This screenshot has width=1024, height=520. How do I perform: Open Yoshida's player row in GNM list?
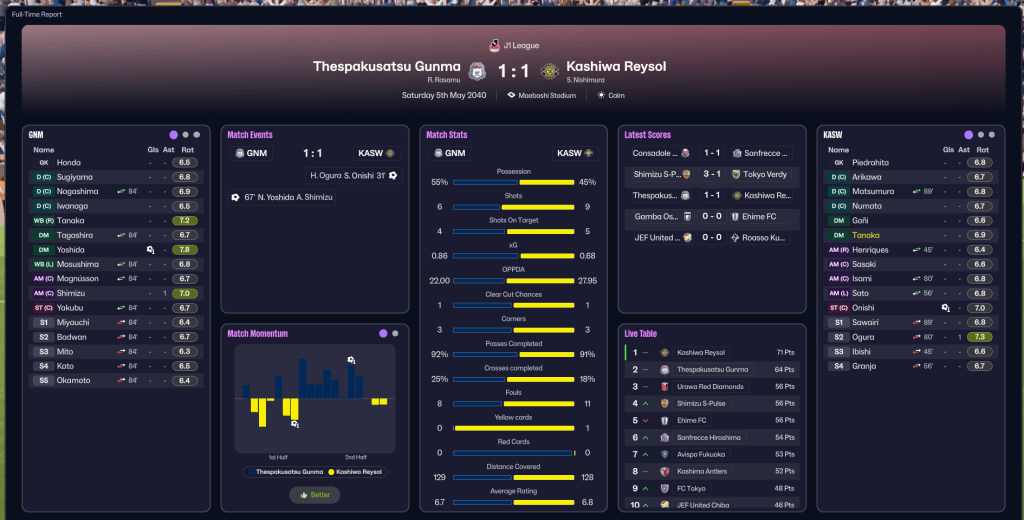click(70, 250)
